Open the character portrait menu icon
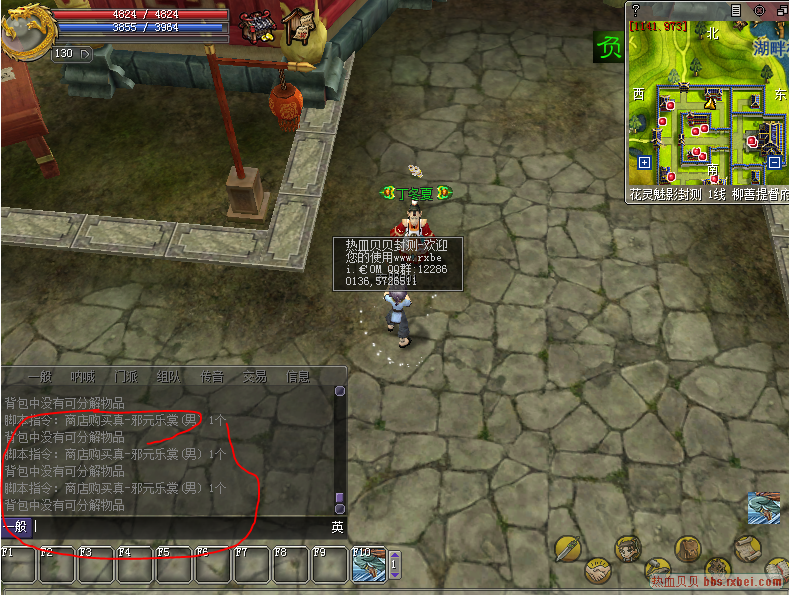 (x=628, y=548)
